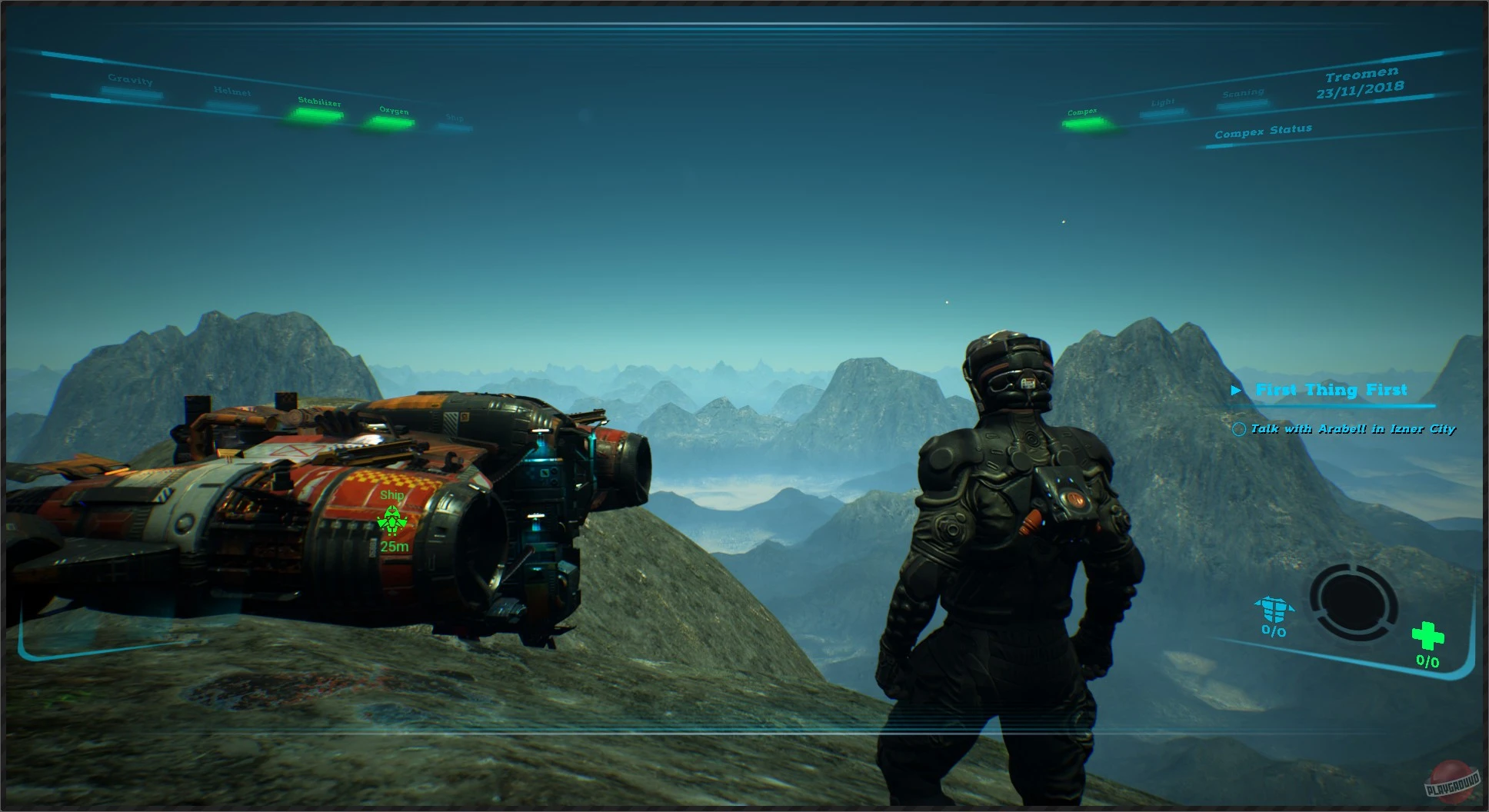This screenshot has width=1489, height=812.
Task: Open the Compex Status panel
Action: (x=1264, y=131)
